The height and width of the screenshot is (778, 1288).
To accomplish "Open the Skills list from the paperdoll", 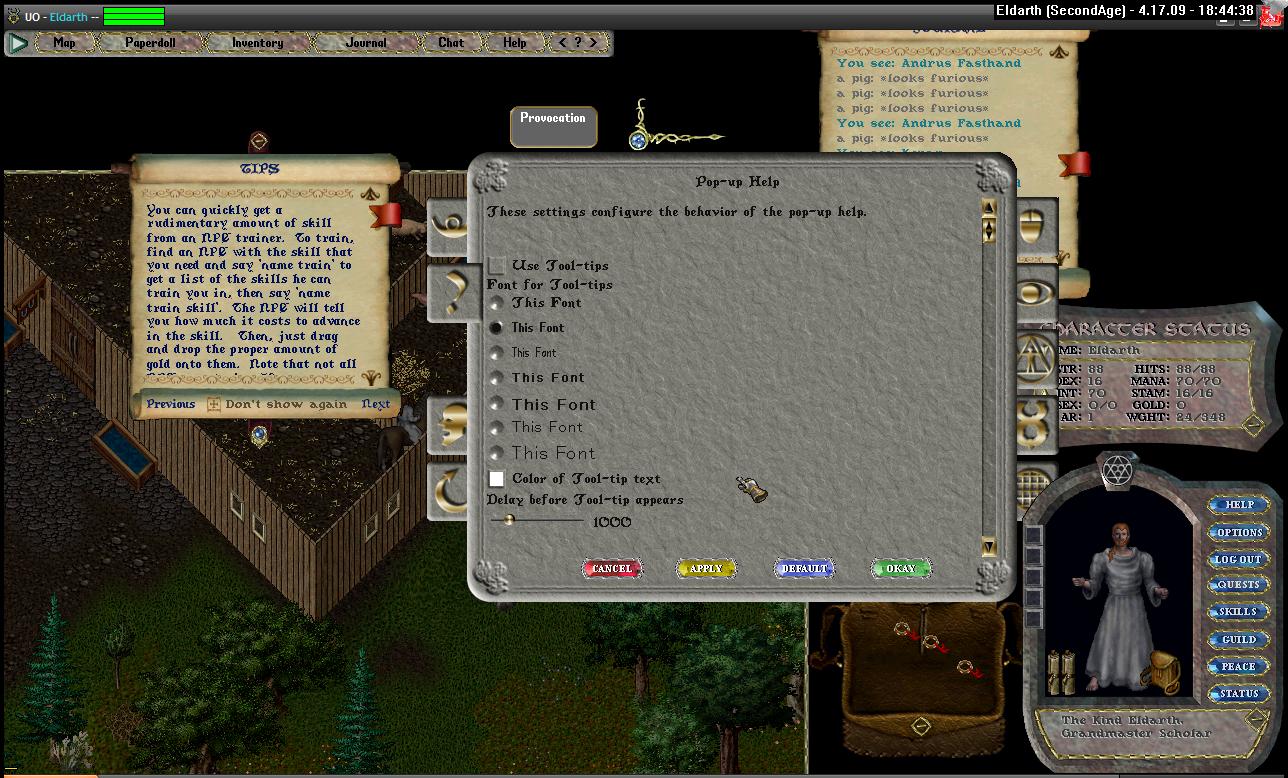I will tap(1239, 612).
